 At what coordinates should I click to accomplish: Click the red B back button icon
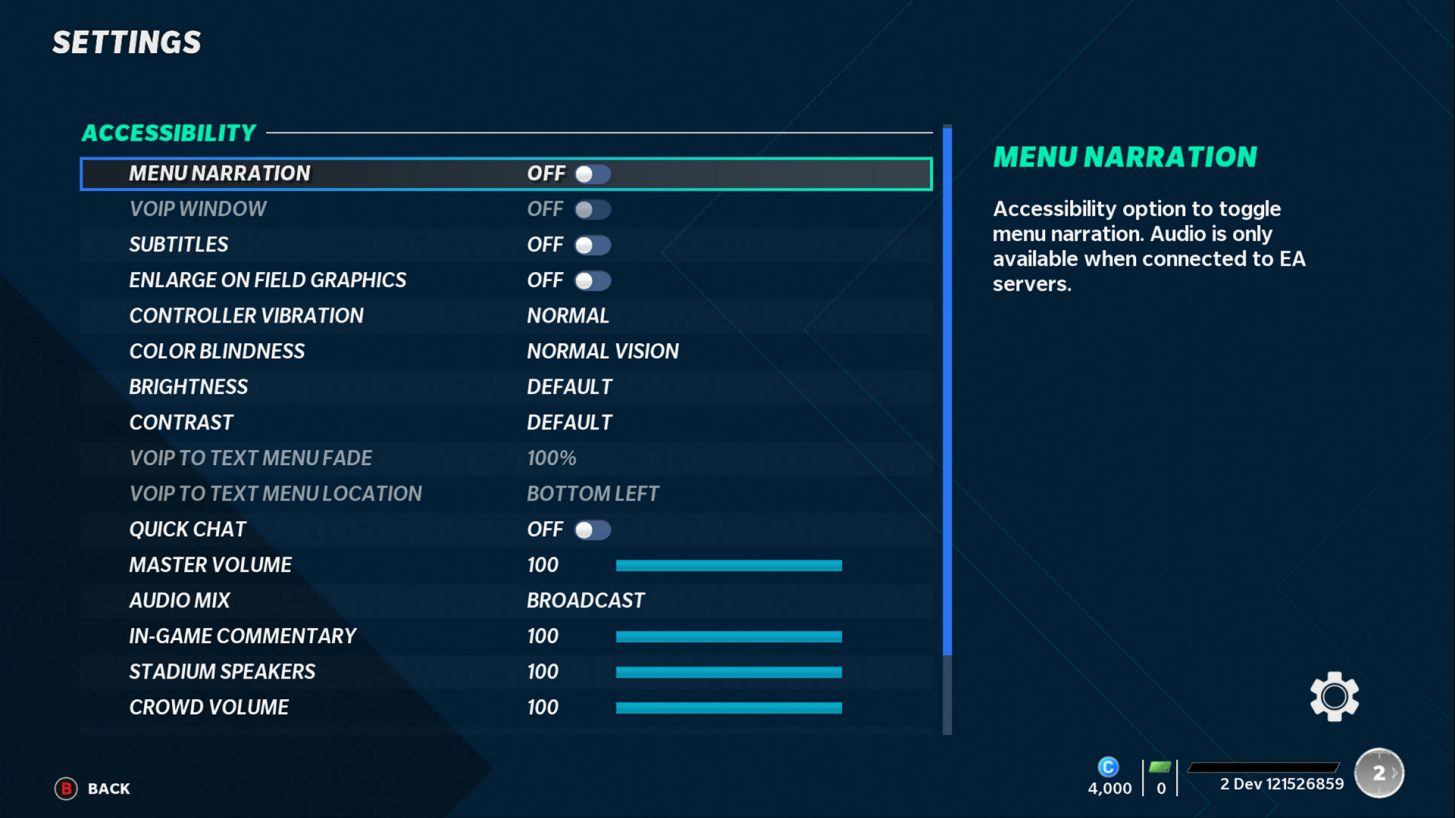[x=65, y=788]
